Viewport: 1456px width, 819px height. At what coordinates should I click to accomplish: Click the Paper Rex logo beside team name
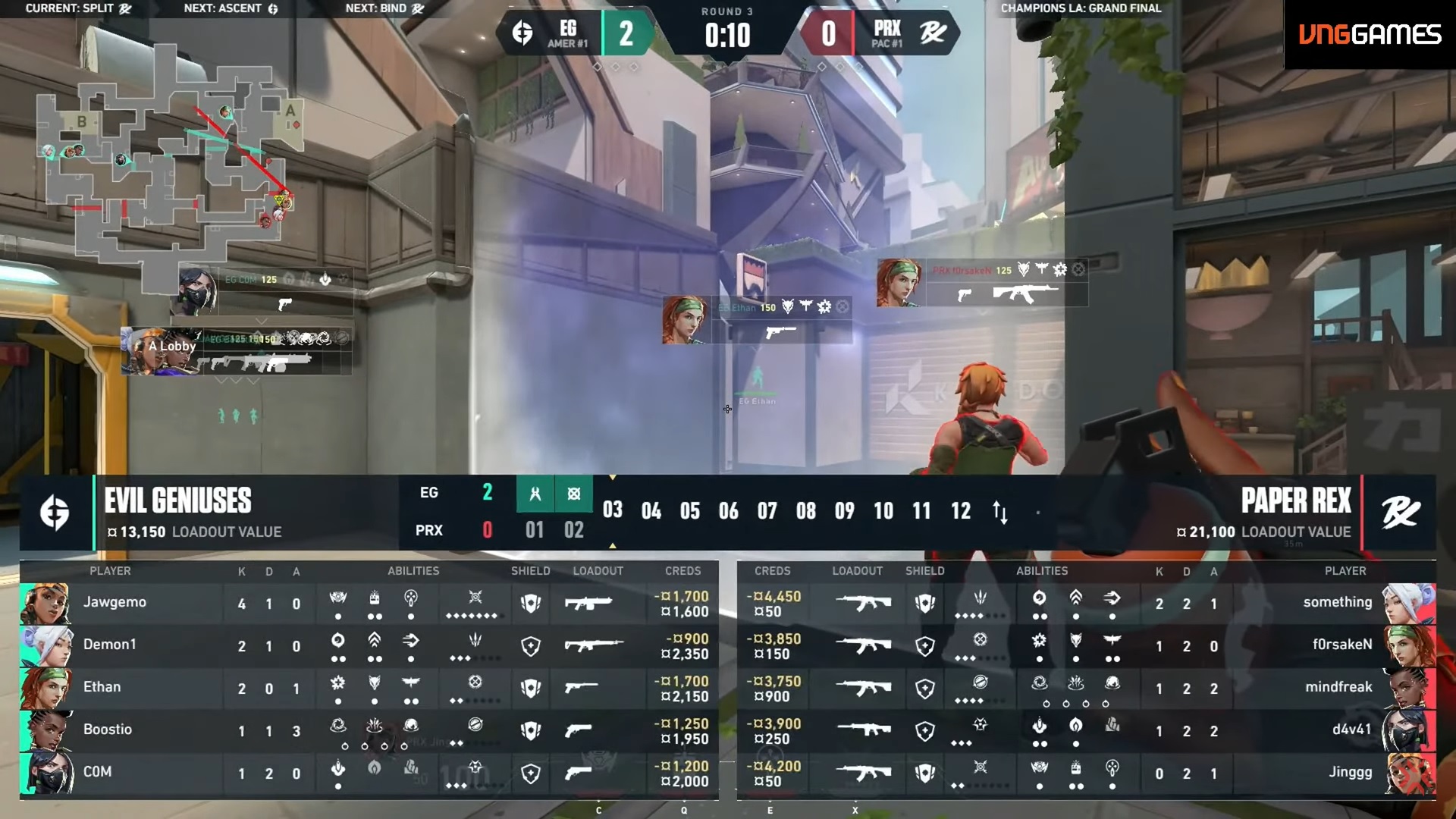coord(1400,513)
